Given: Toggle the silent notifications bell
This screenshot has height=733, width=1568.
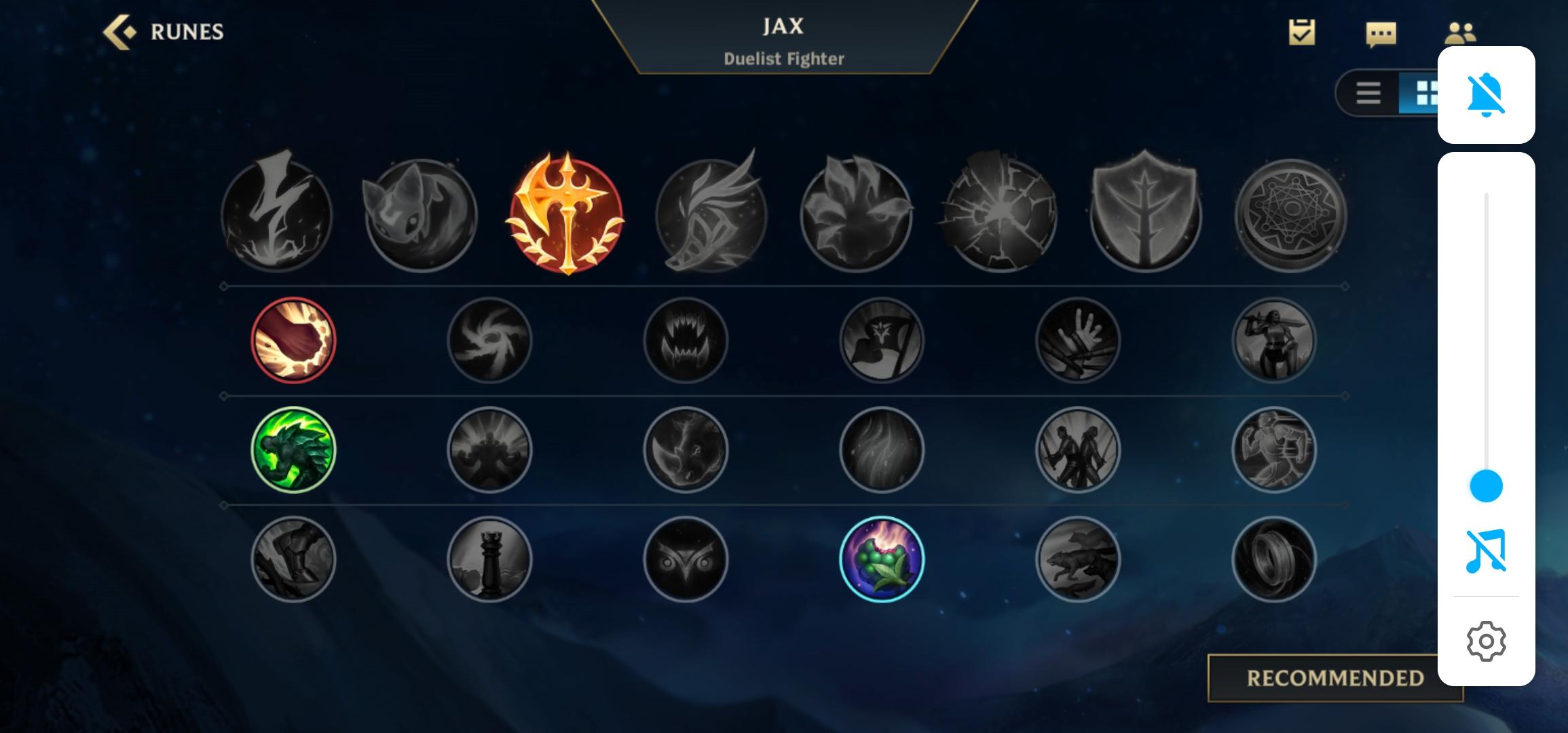Looking at the screenshot, I should pos(1486,95).
